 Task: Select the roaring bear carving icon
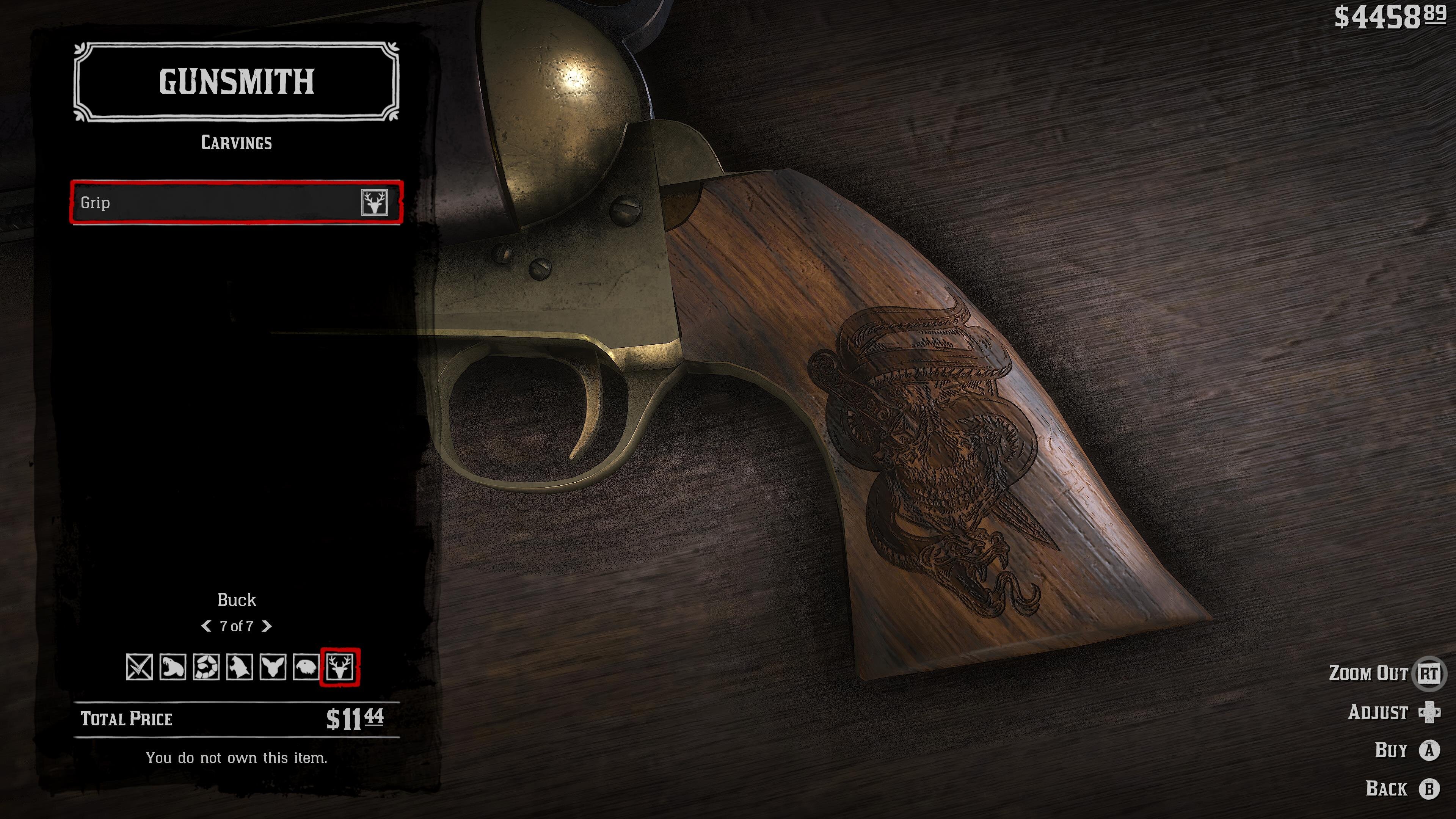pyautogui.click(x=173, y=667)
